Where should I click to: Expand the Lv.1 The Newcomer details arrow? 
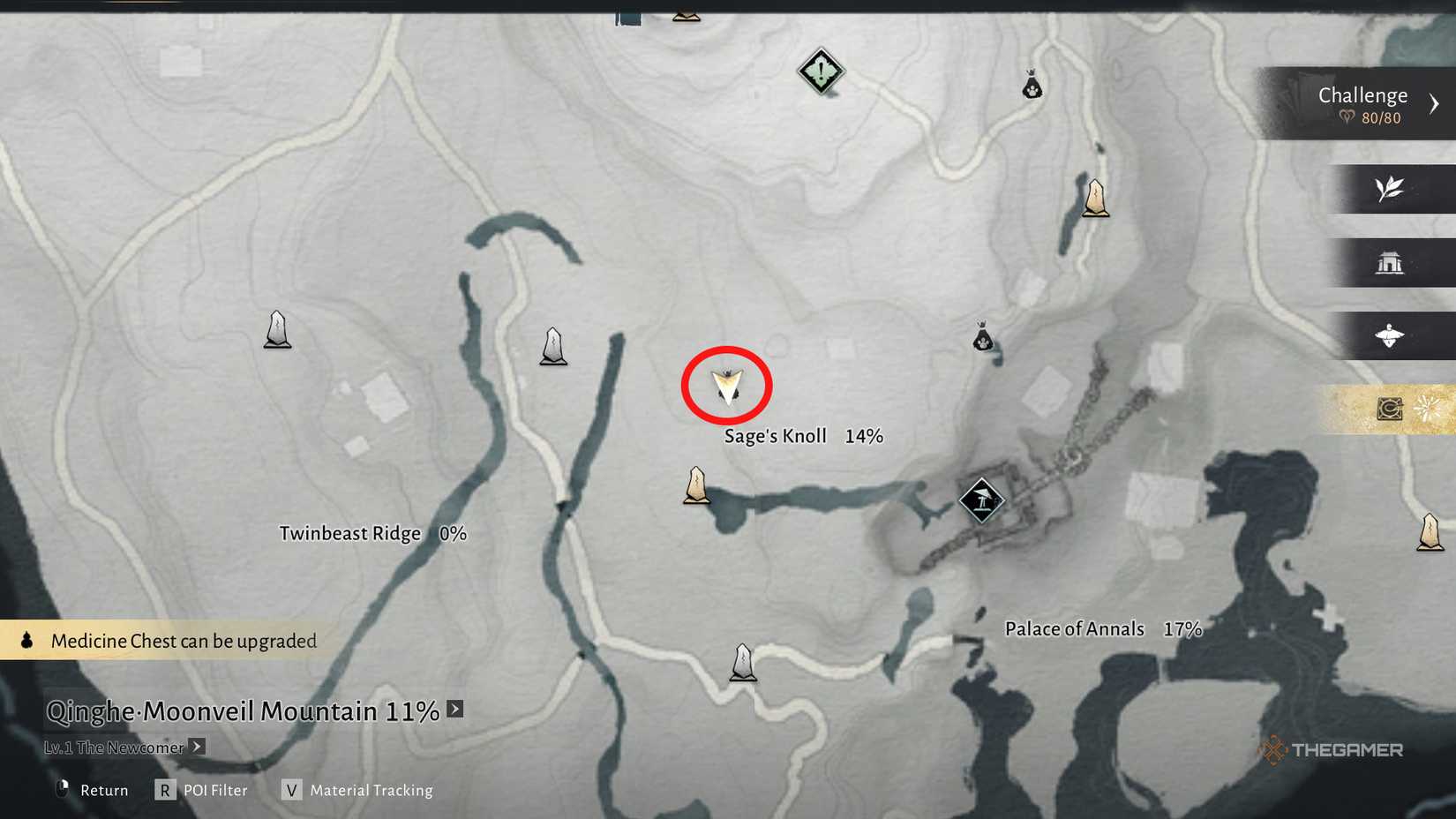coord(198,747)
